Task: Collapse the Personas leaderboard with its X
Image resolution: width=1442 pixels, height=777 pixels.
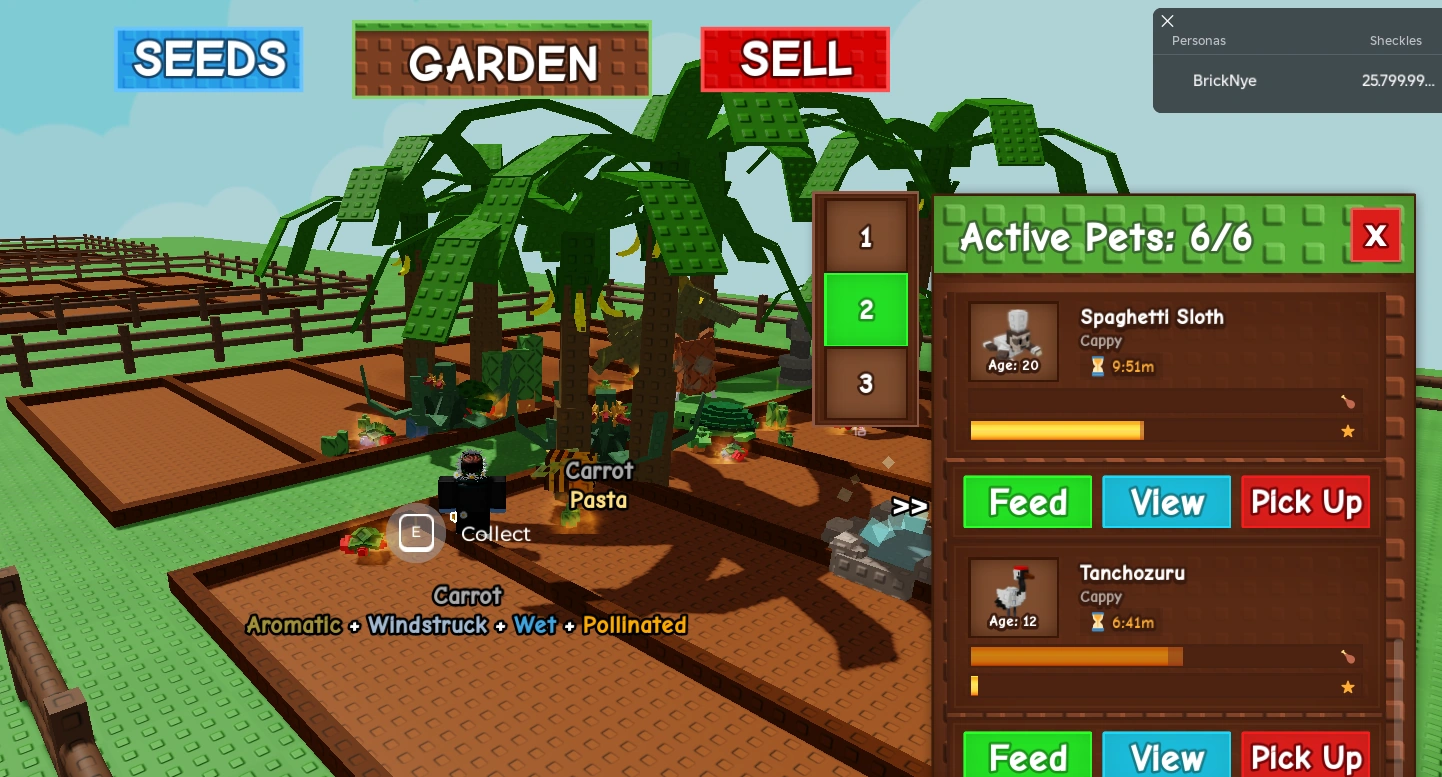Action: [x=1167, y=20]
